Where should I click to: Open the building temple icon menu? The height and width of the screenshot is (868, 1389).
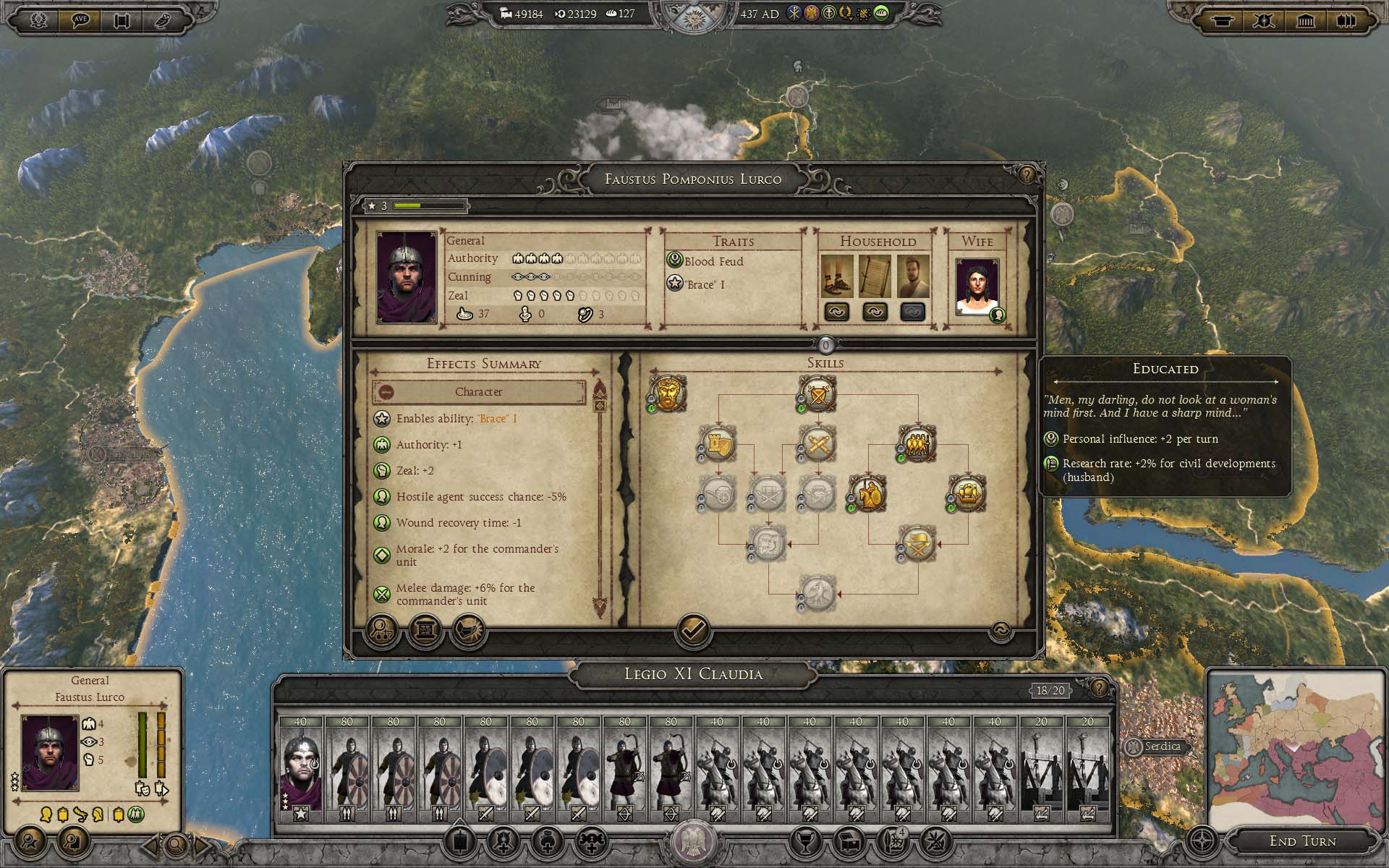pyautogui.click(x=1305, y=20)
